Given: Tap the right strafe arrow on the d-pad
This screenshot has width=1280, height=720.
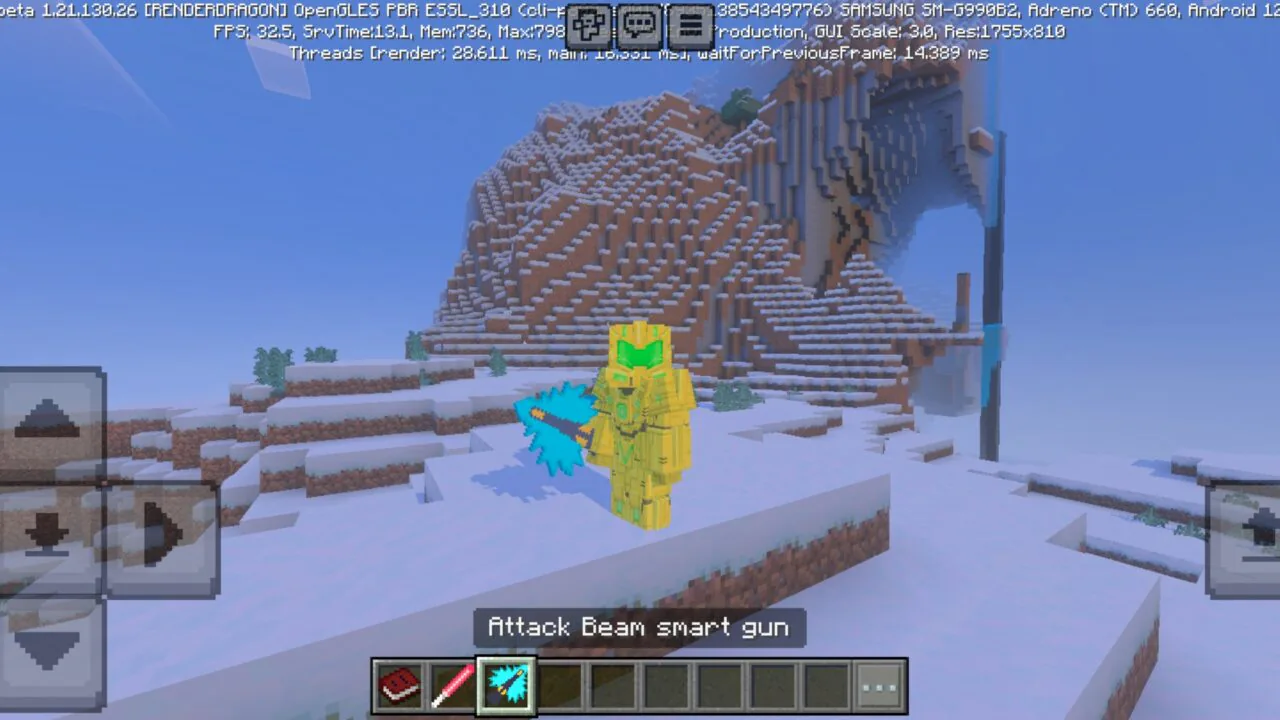Looking at the screenshot, I should (163, 533).
